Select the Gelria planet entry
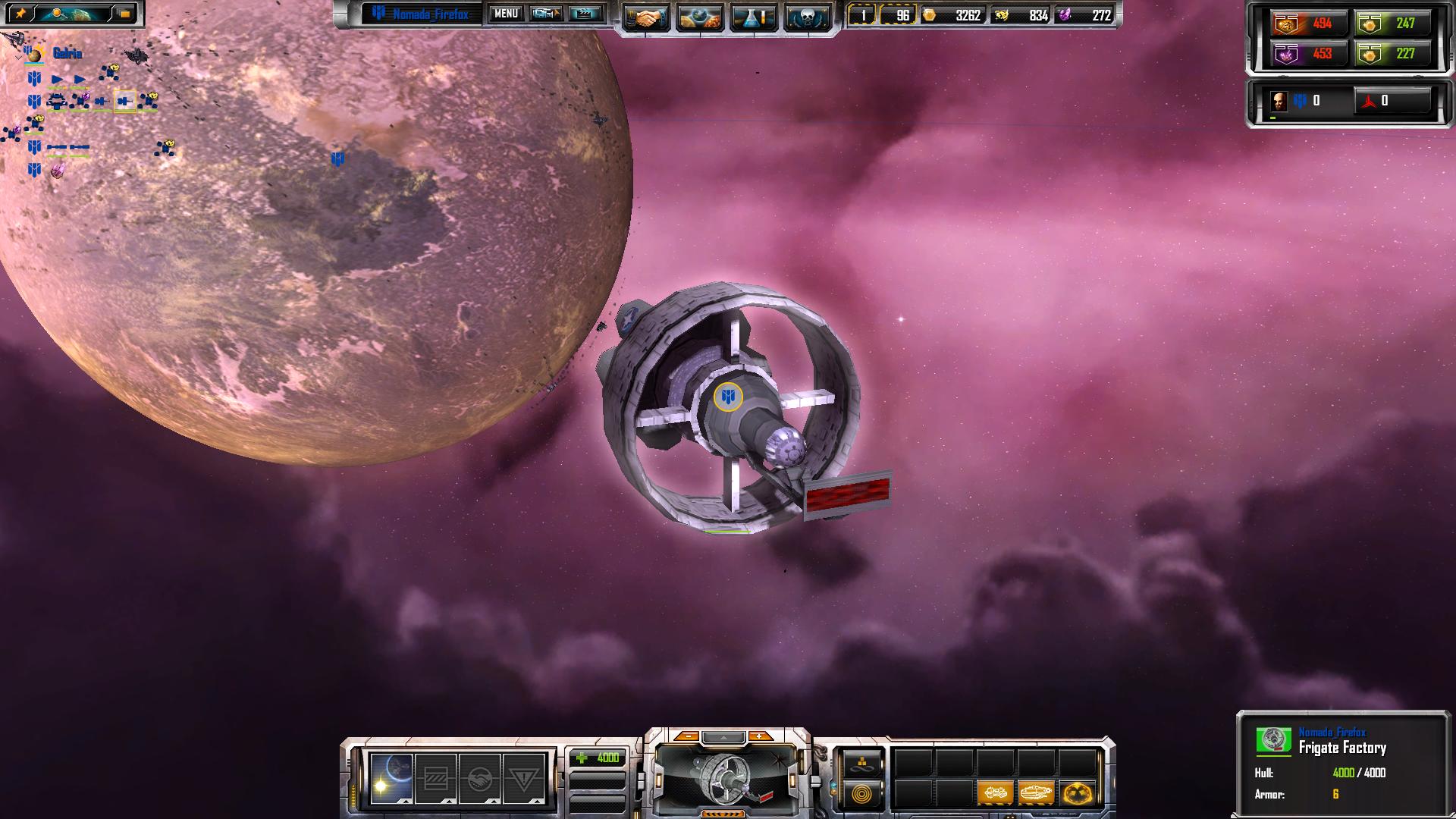This screenshot has width=1456, height=819. coord(67,54)
